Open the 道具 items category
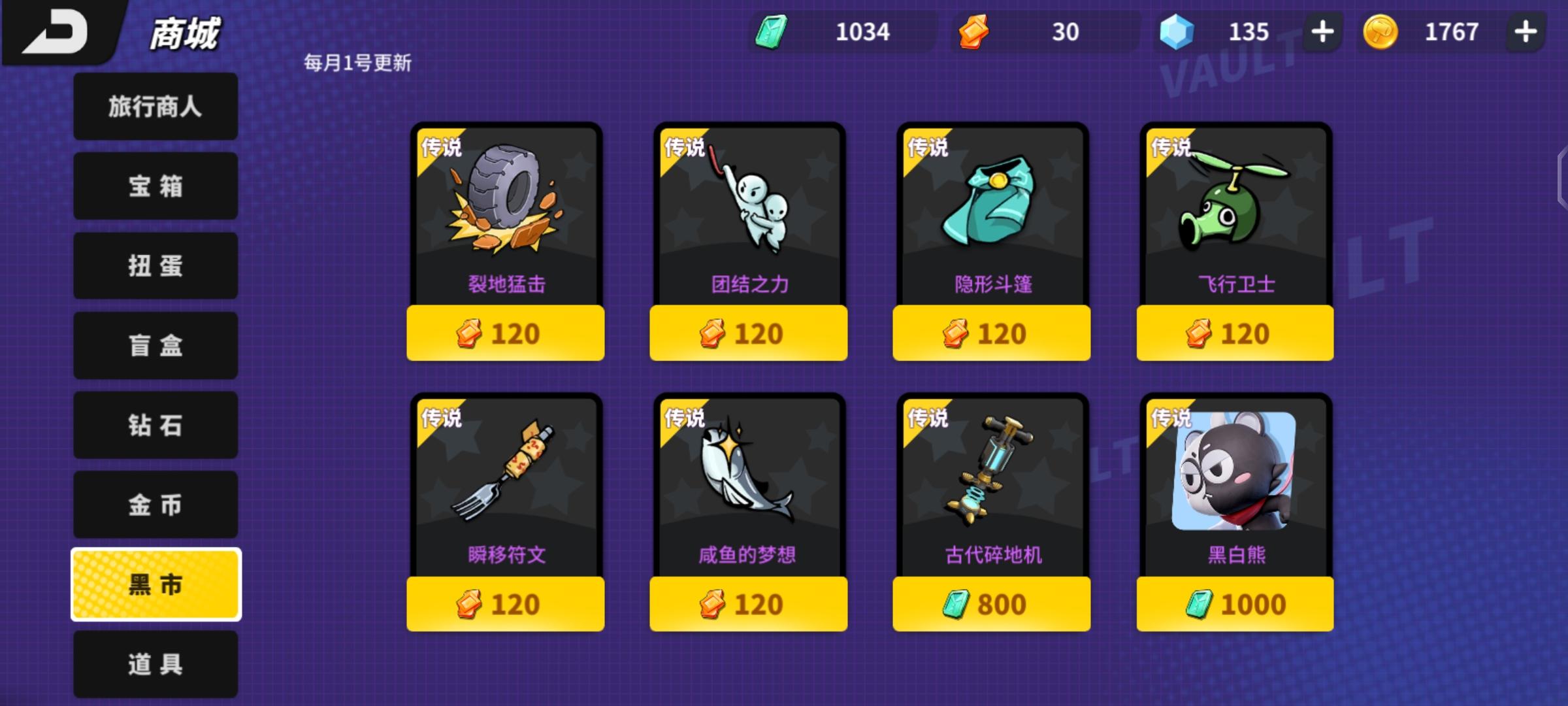 coord(155,664)
